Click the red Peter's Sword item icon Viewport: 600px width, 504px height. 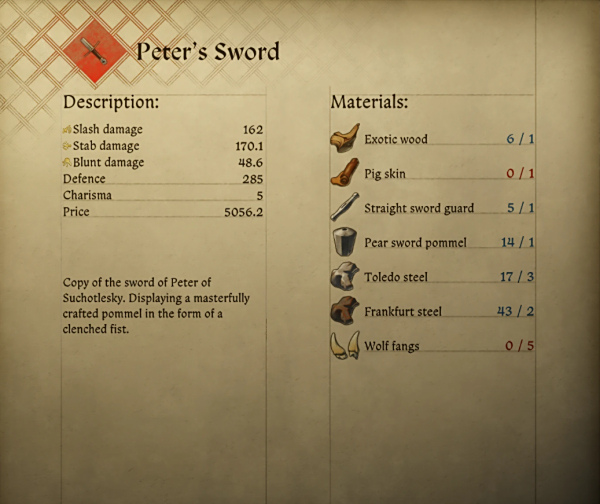coord(94,51)
